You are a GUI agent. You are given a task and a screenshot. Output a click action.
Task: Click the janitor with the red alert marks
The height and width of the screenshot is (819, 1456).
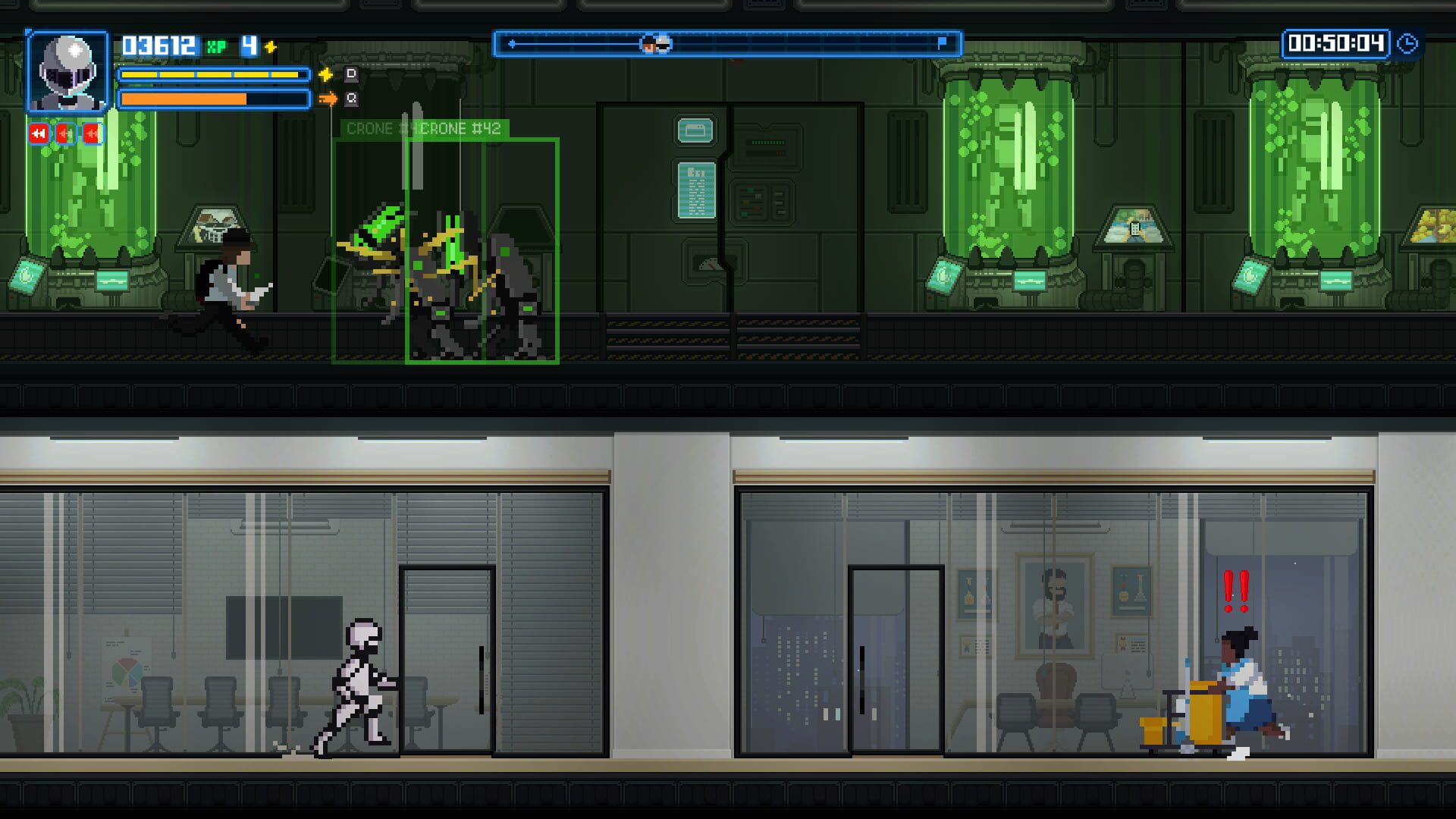pos(1244,690)
